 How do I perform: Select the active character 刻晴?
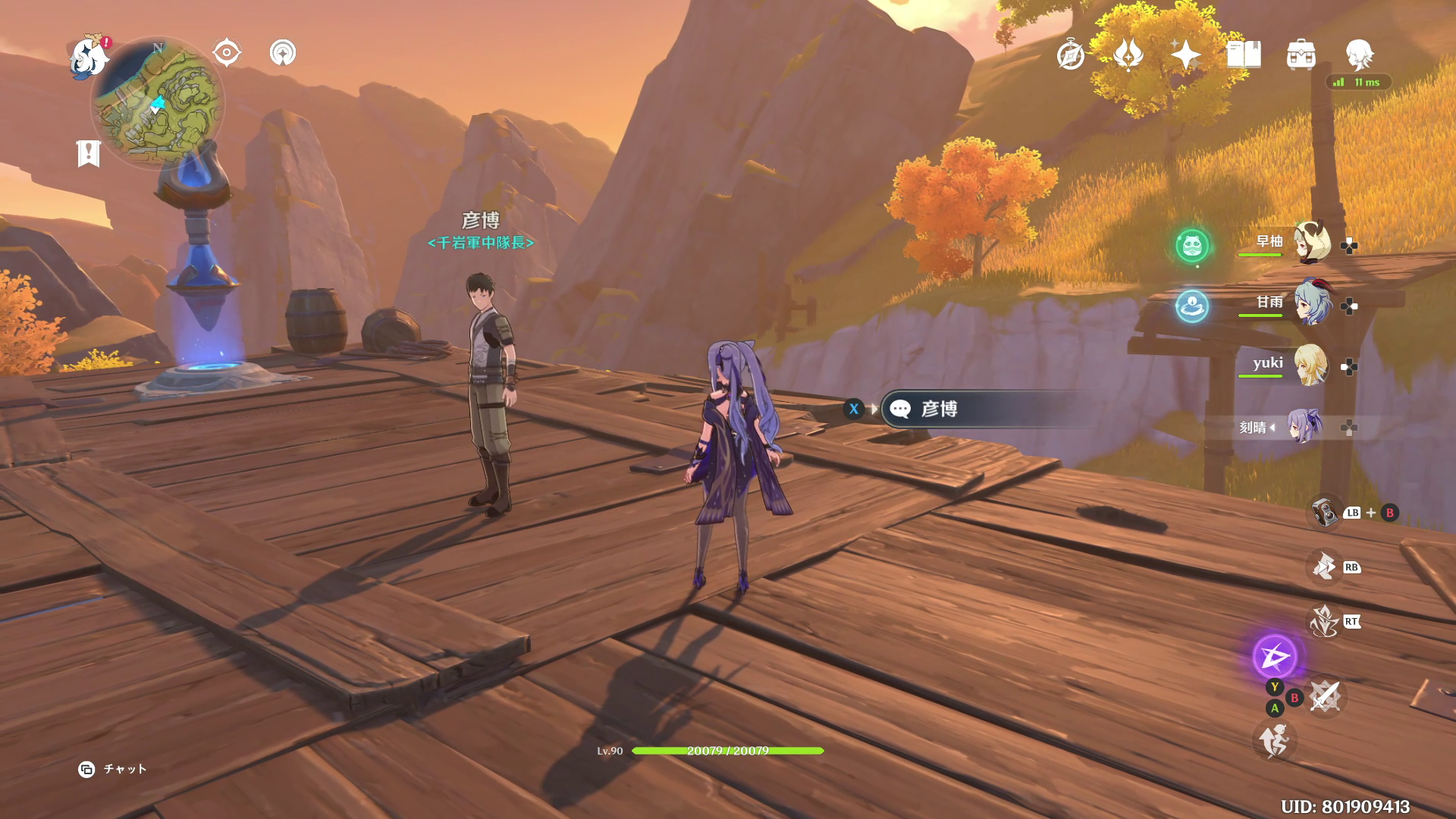point(1306,427)
